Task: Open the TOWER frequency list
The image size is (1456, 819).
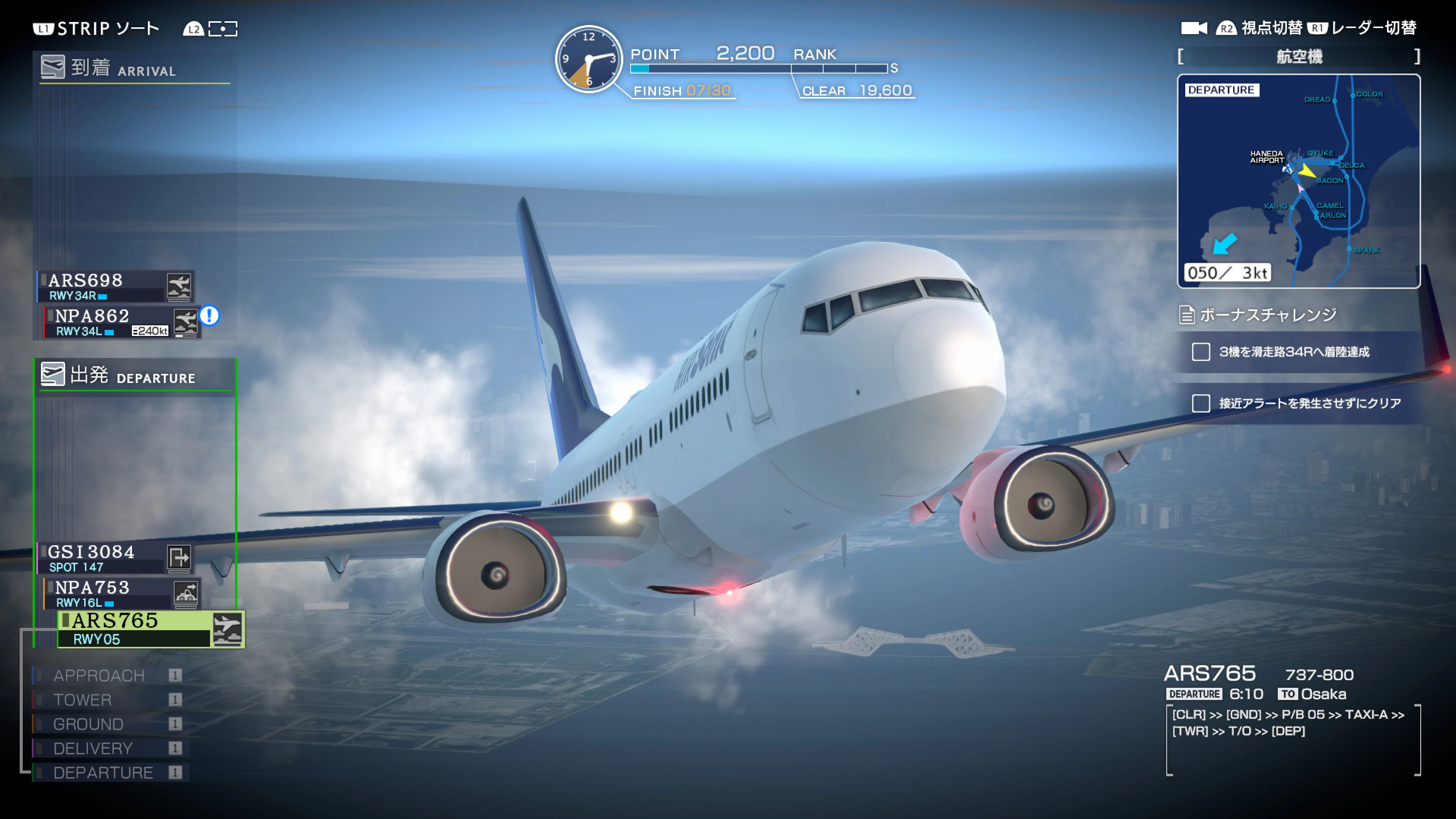Action: click(83, 700)
